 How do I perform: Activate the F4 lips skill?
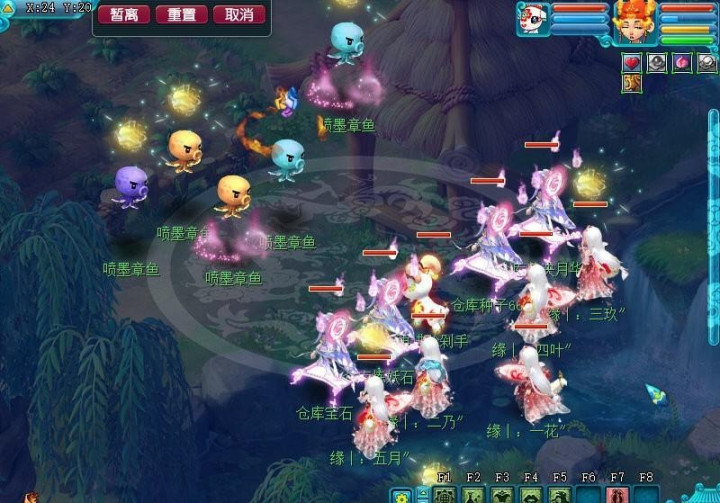[531, 495]
